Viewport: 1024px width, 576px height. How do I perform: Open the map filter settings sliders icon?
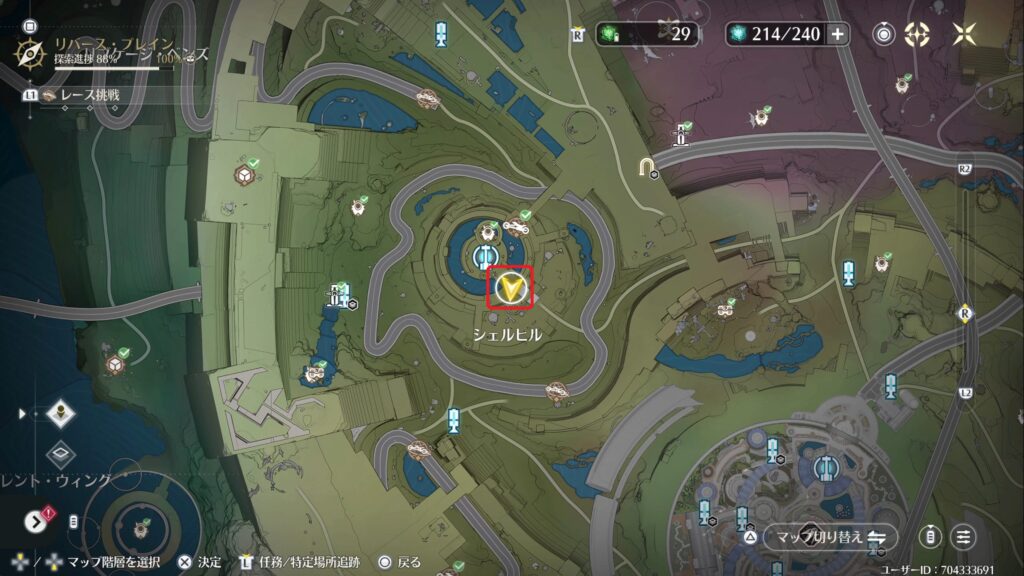963,537
